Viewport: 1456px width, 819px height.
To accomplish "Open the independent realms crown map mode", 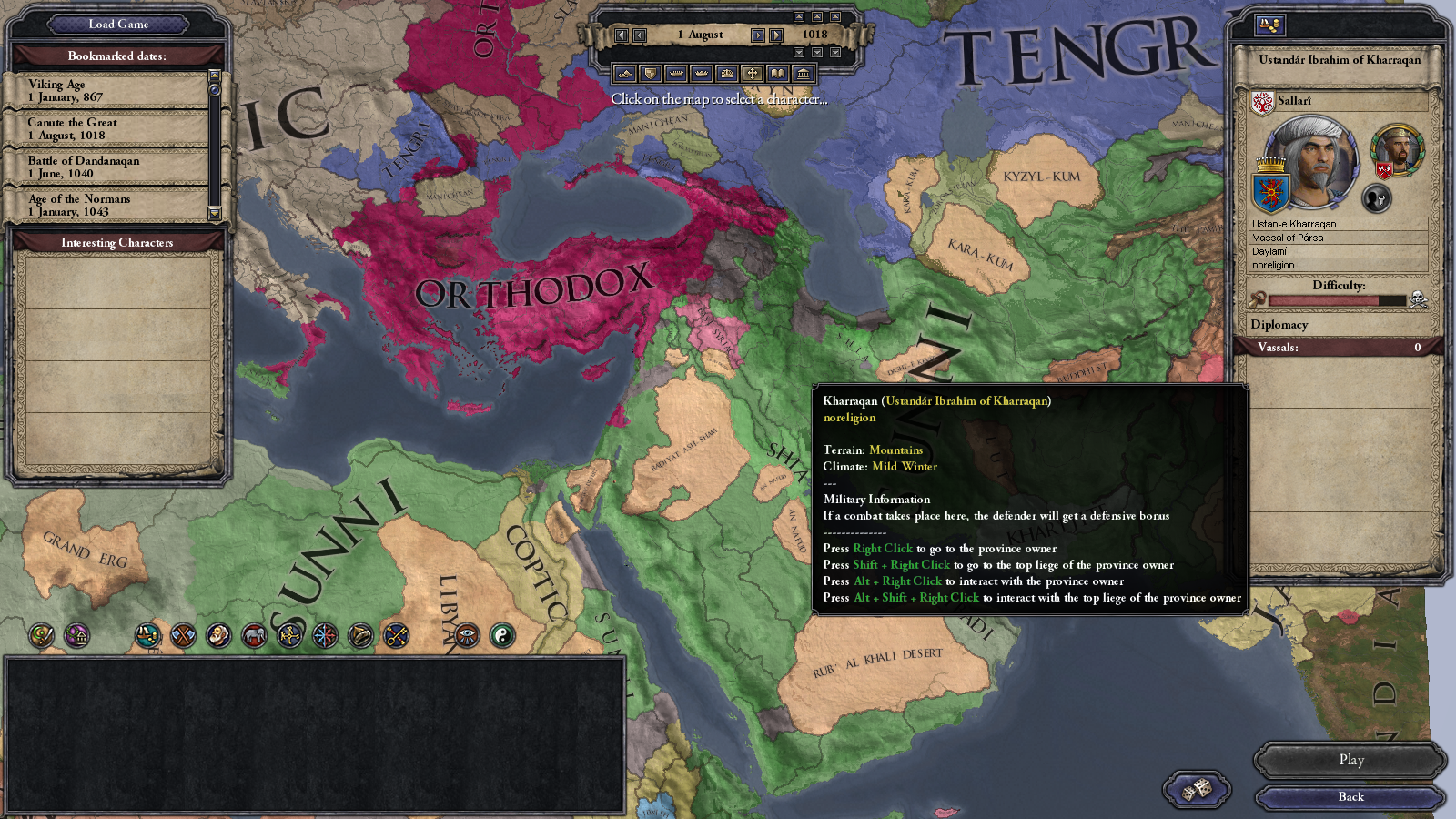I will point(676,72).
